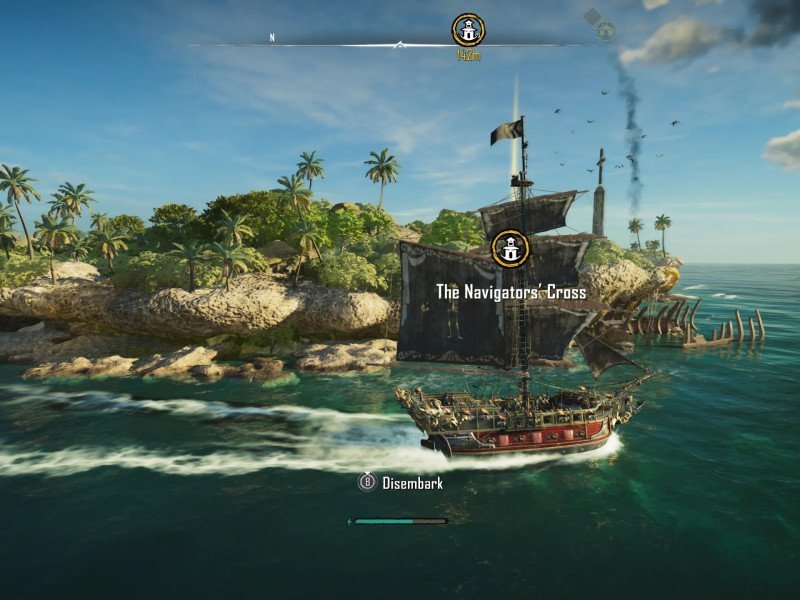Click The Navigators' Cross location marker
This screenshot has height=600, width=800.
[510, 249]
